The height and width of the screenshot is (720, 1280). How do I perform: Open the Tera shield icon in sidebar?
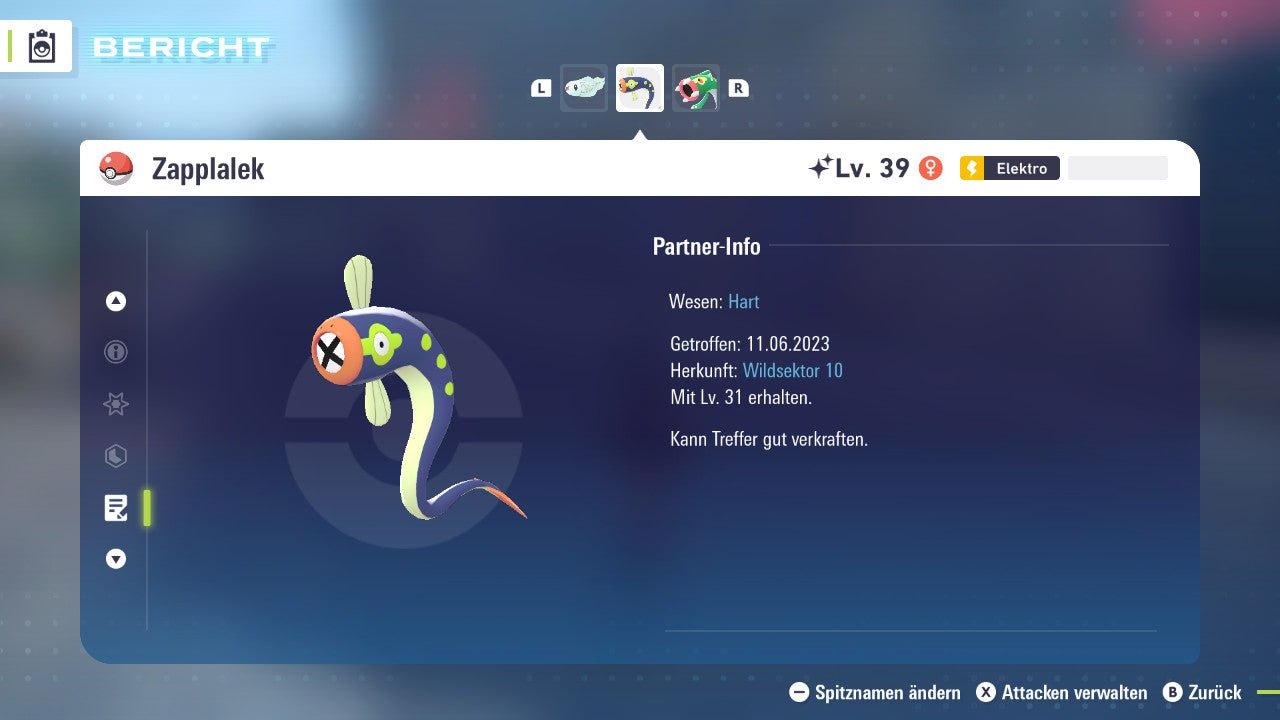point(115,456)
